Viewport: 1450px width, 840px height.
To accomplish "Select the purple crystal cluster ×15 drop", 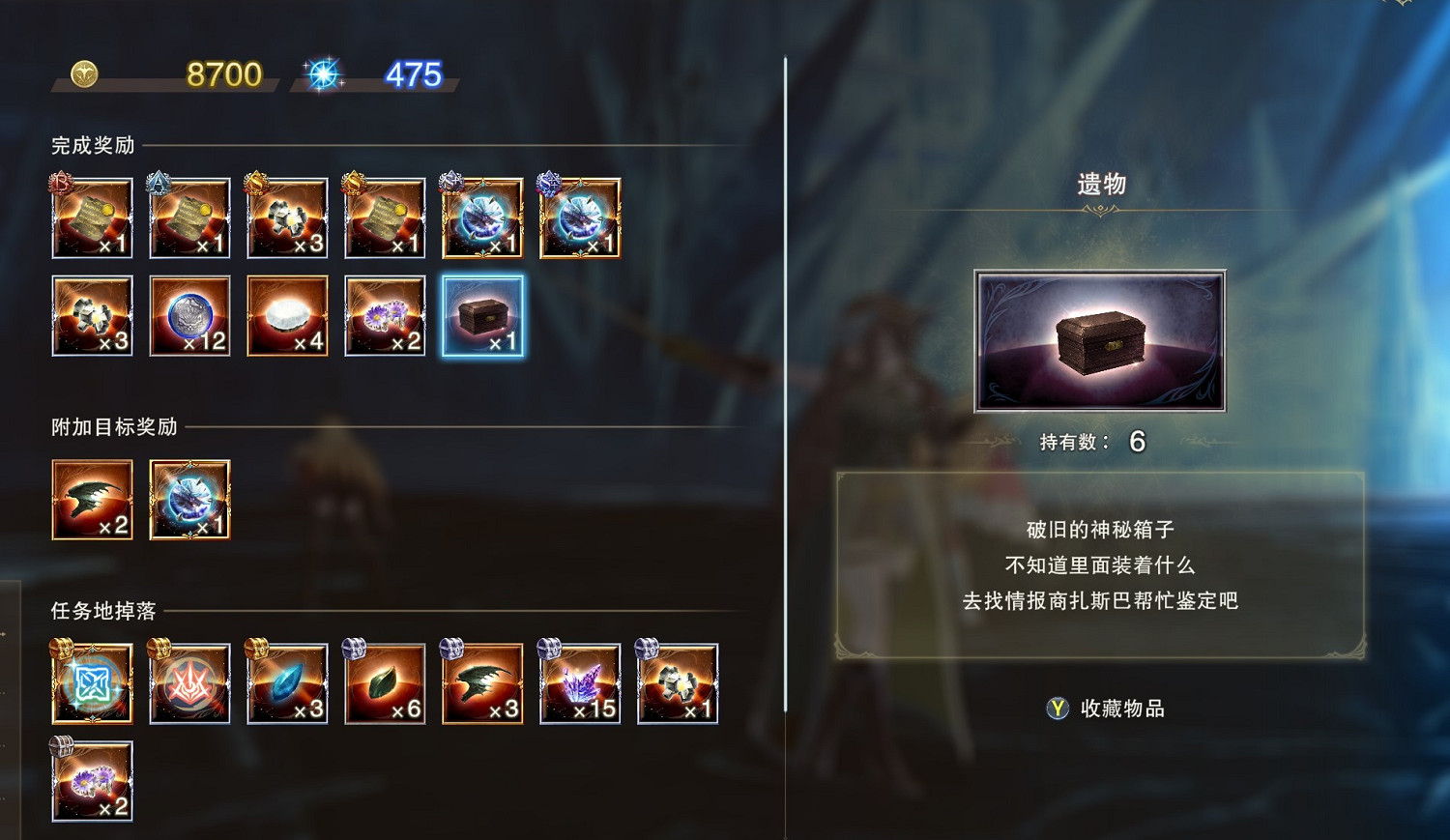I will click(x=580, y=683).
